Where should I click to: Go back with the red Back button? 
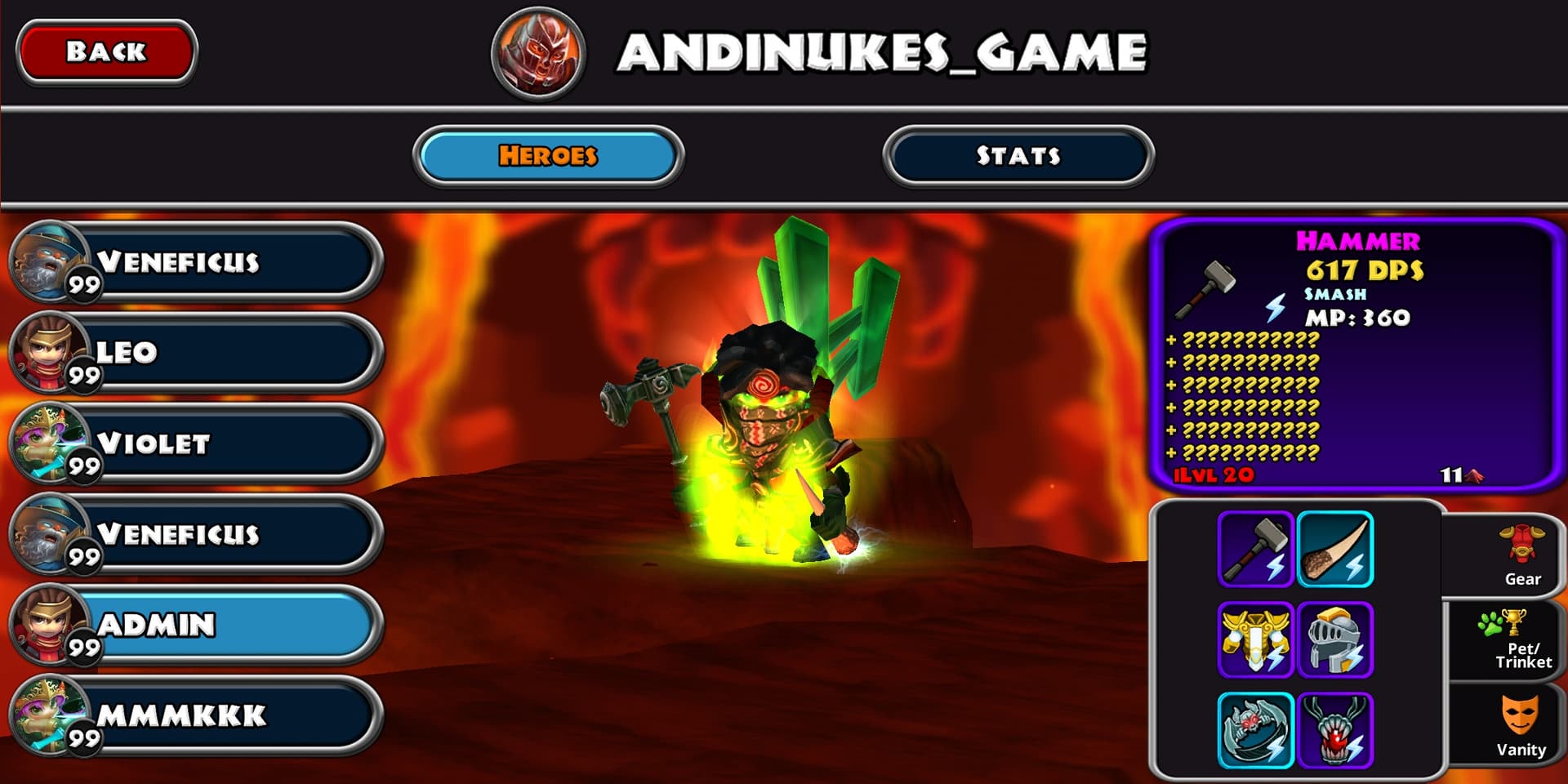pyautogui.click(x=106, y=51)
